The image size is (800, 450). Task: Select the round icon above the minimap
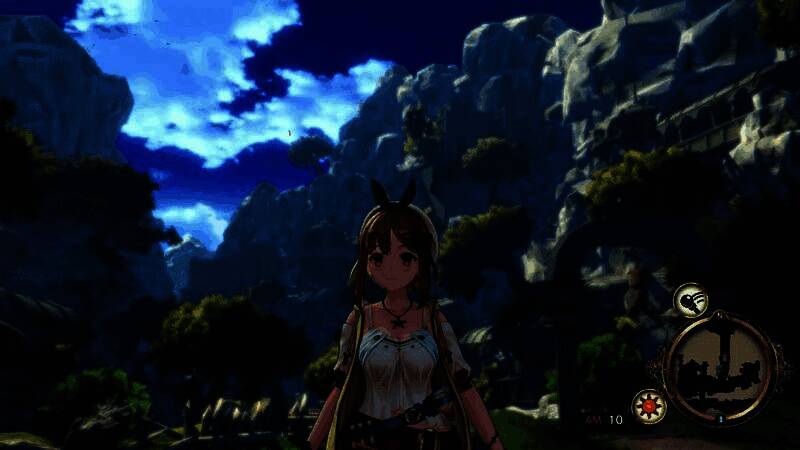[x=690, y=298]
